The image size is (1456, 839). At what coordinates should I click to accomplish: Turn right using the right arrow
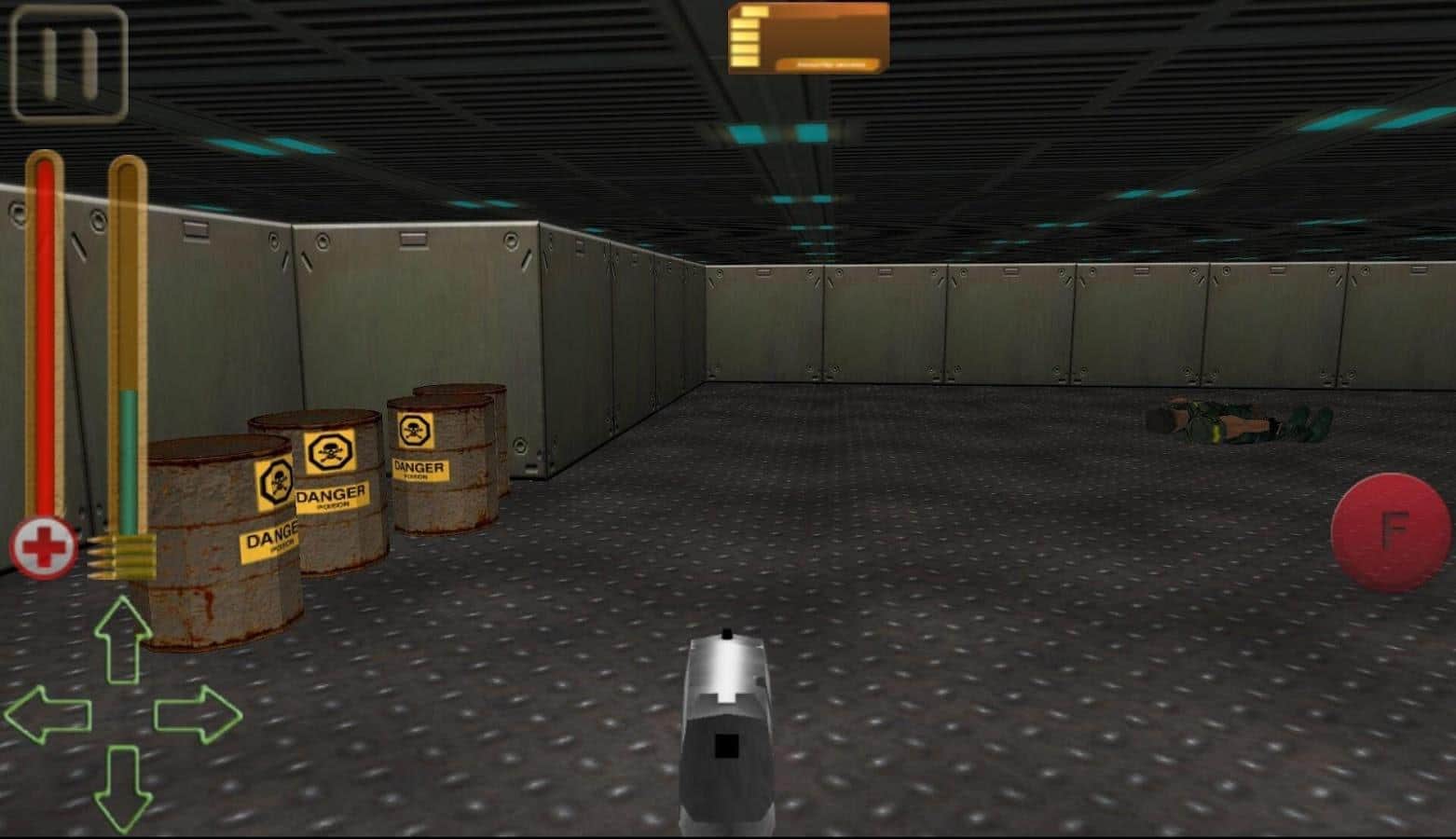(x=198, y=715)
